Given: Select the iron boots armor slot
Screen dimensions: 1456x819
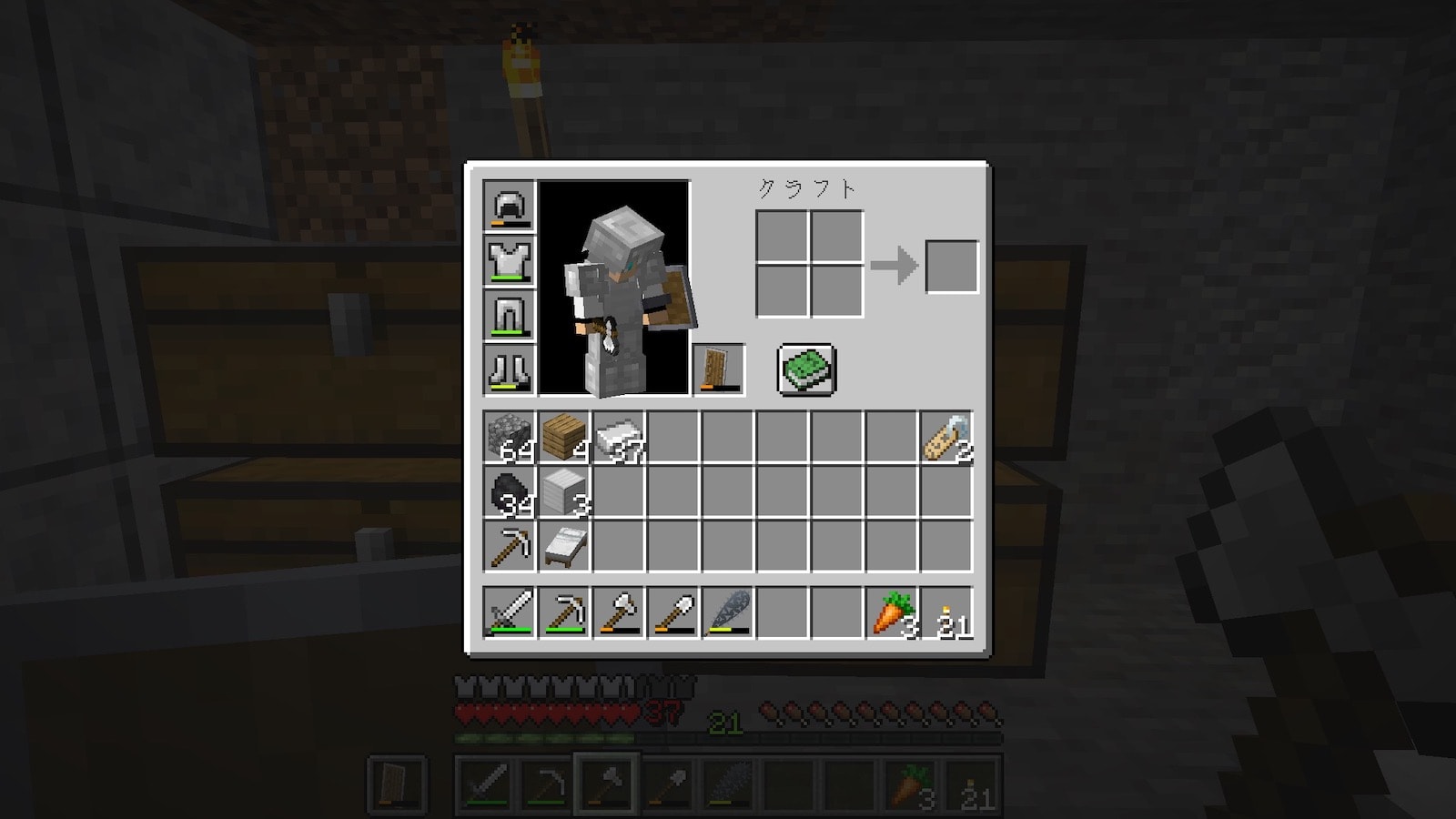Looking at the screenshot, I should click(x=510, y=369).
